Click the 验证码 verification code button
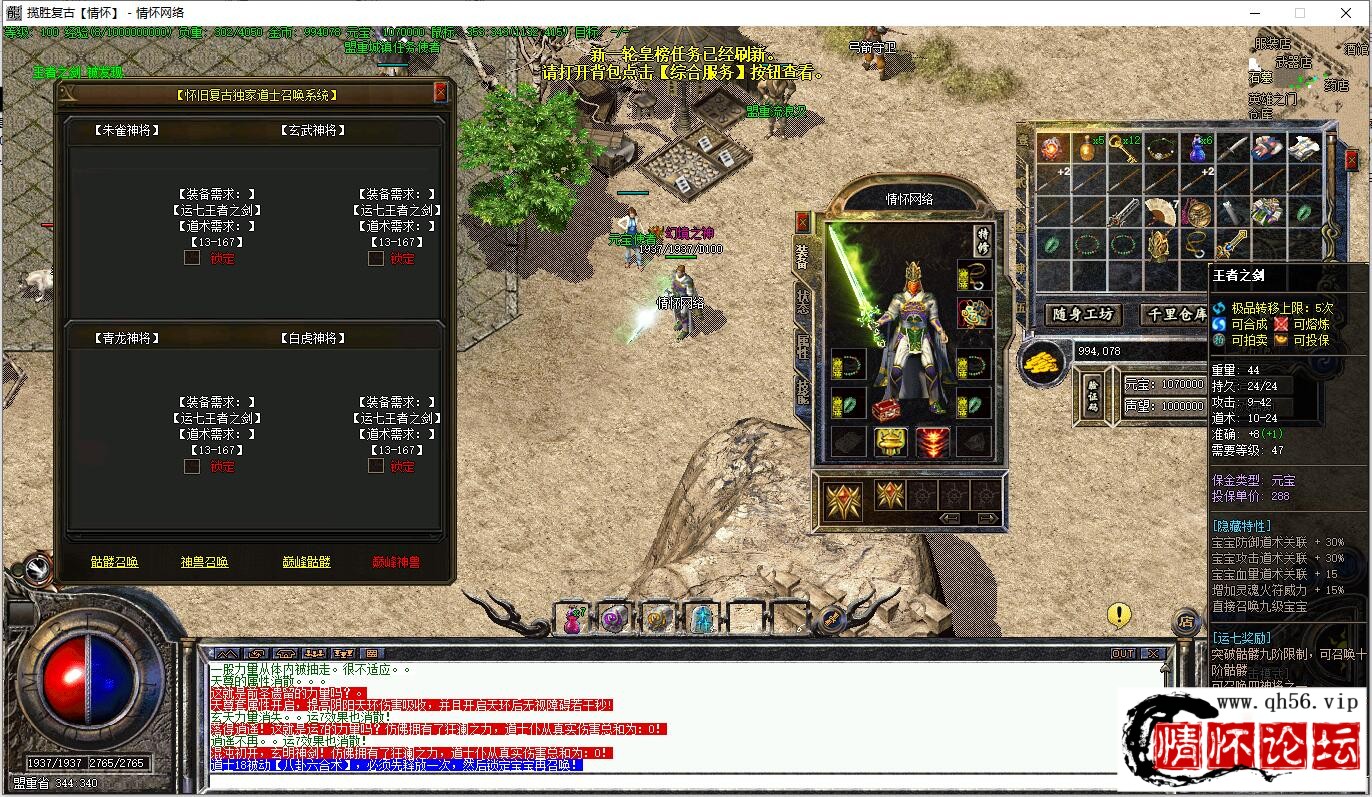1372x797 pixels. click(1093, 395)
